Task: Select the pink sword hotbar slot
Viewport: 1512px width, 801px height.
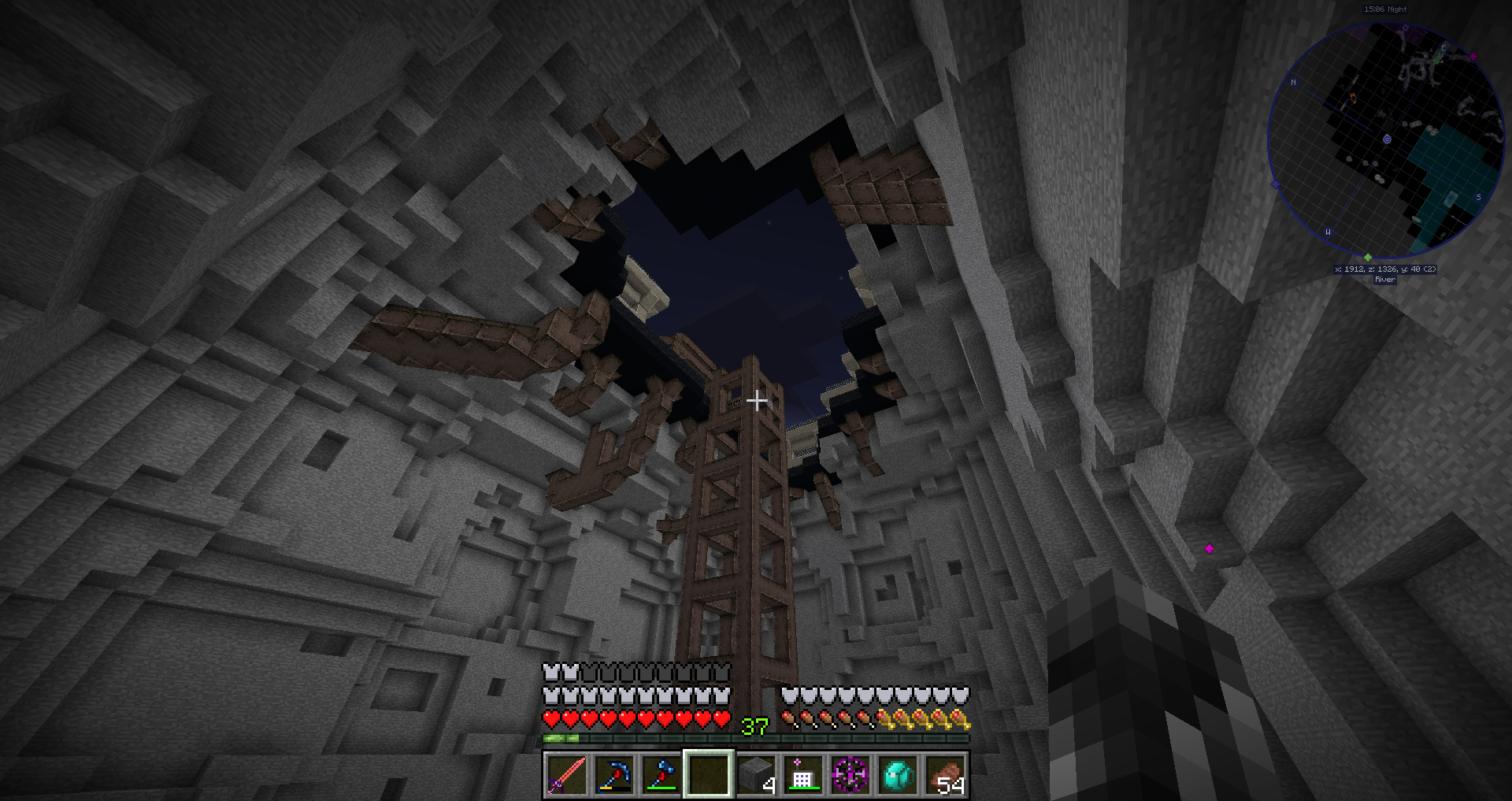Action: click(566, 775)
